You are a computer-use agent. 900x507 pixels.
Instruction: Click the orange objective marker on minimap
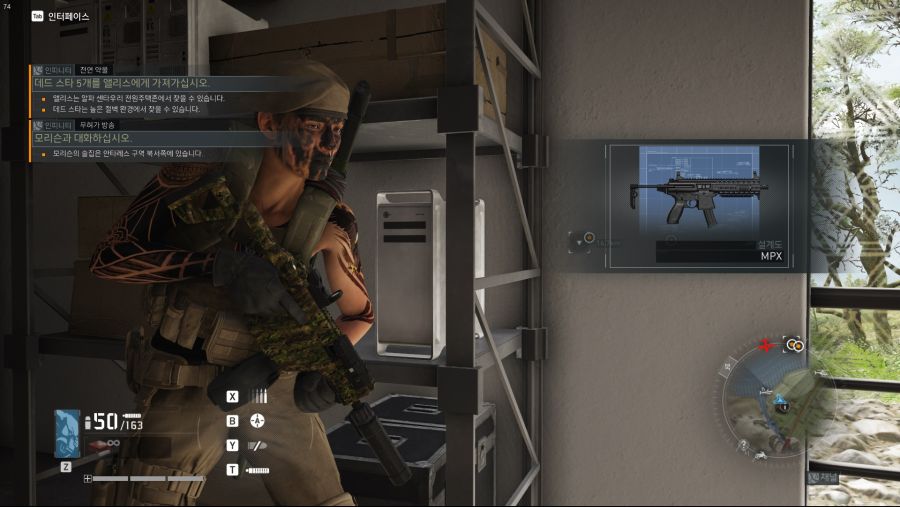(x=795, y=344)
